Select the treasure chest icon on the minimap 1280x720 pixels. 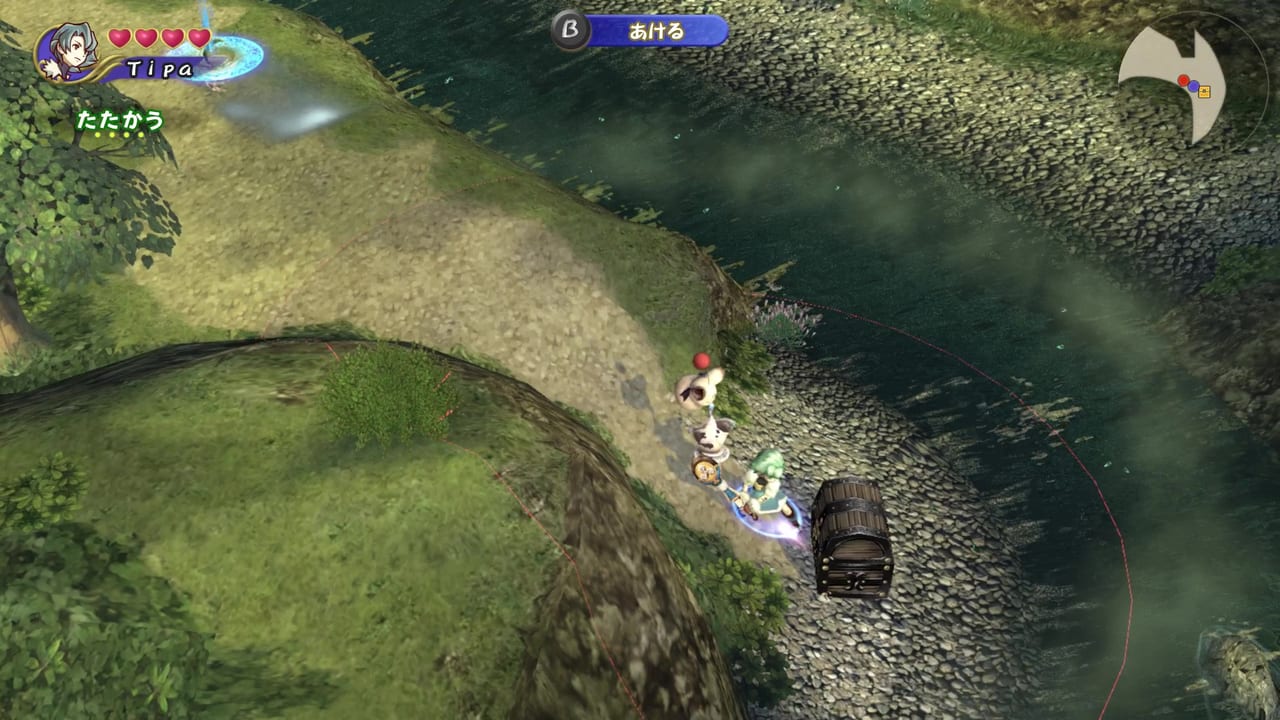click(x=1205, y=91)
